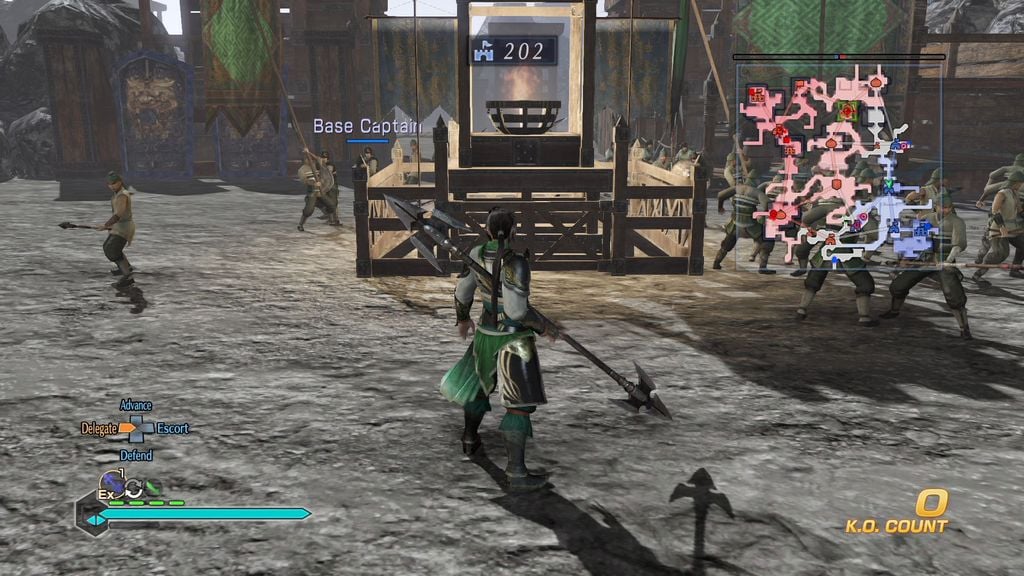Select the Advance command
This screenshot has width=1024, height=576.
[x=135, y=405]
